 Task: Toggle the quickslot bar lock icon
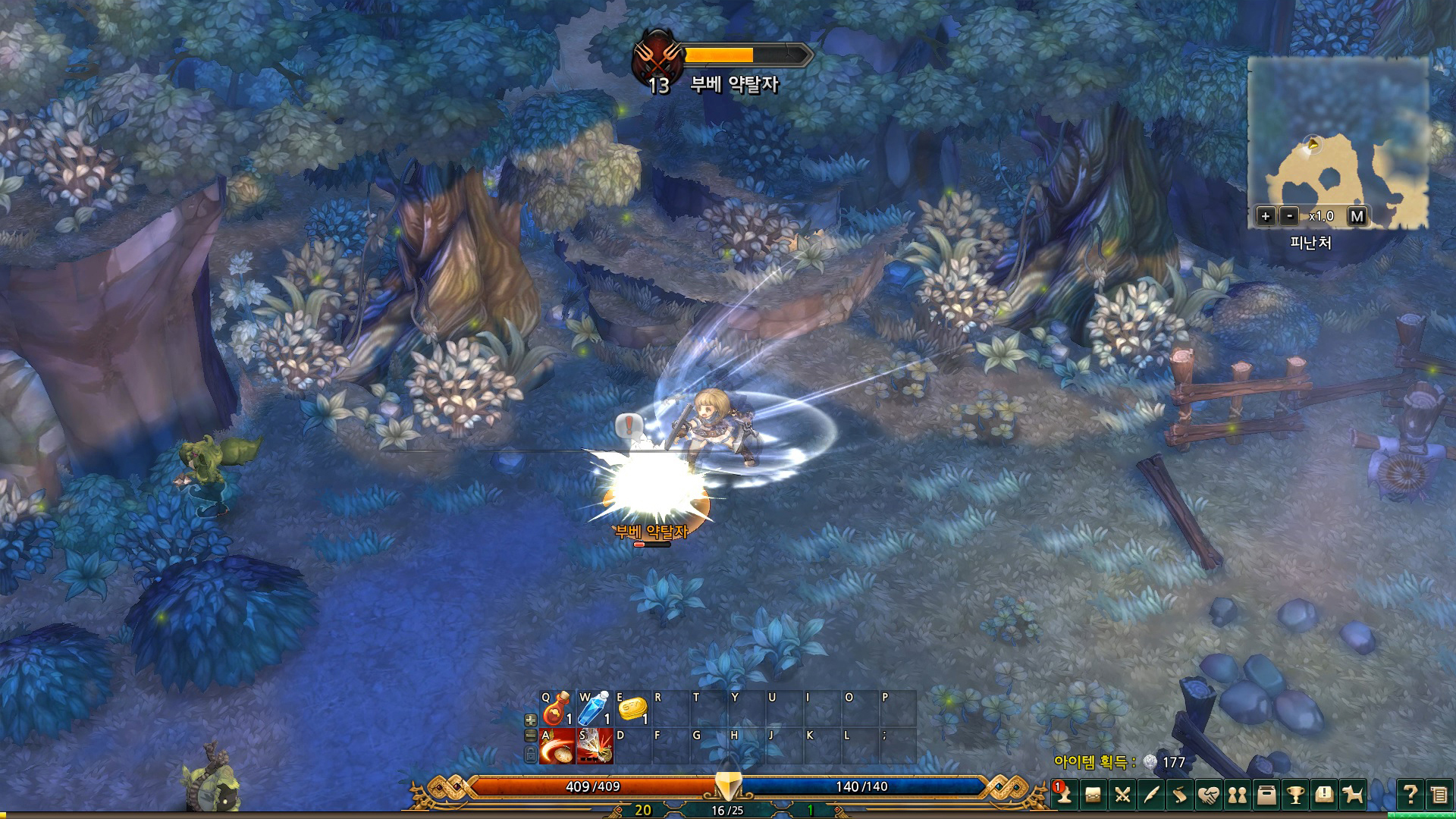(531, 754)
